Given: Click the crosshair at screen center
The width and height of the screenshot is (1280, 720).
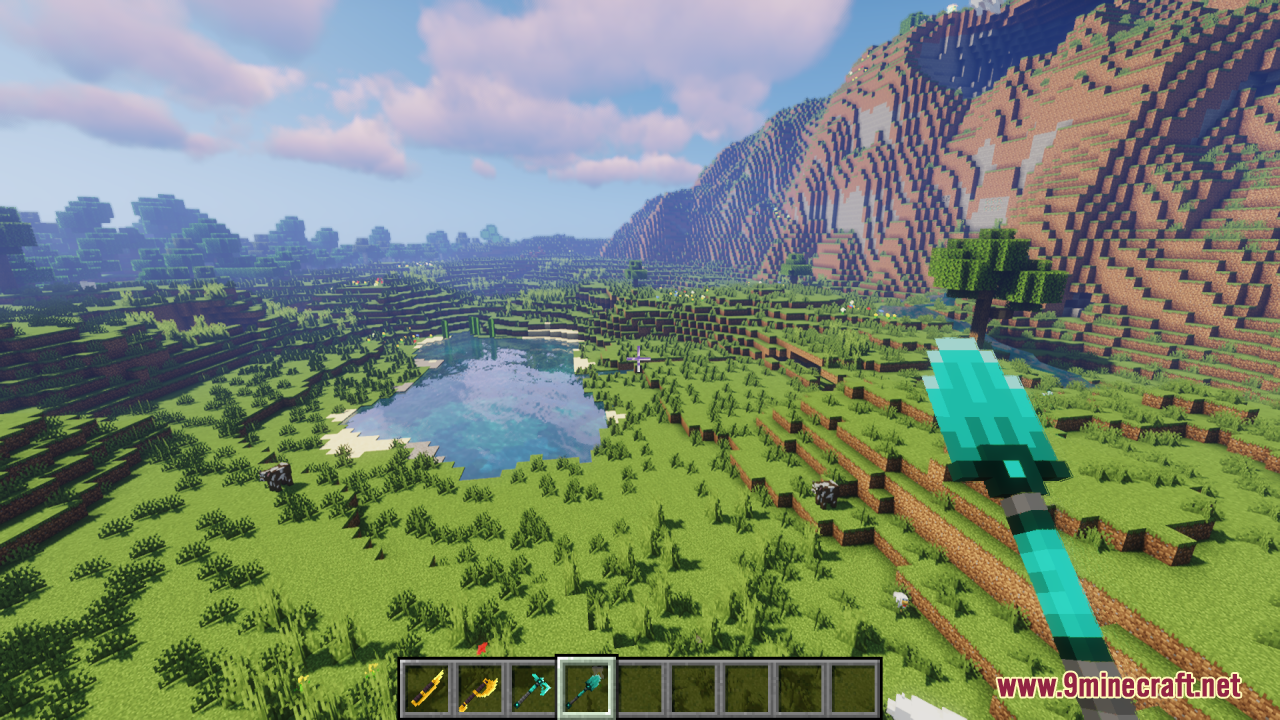Looking at the screenshot, I should click(x=640, y=360).
